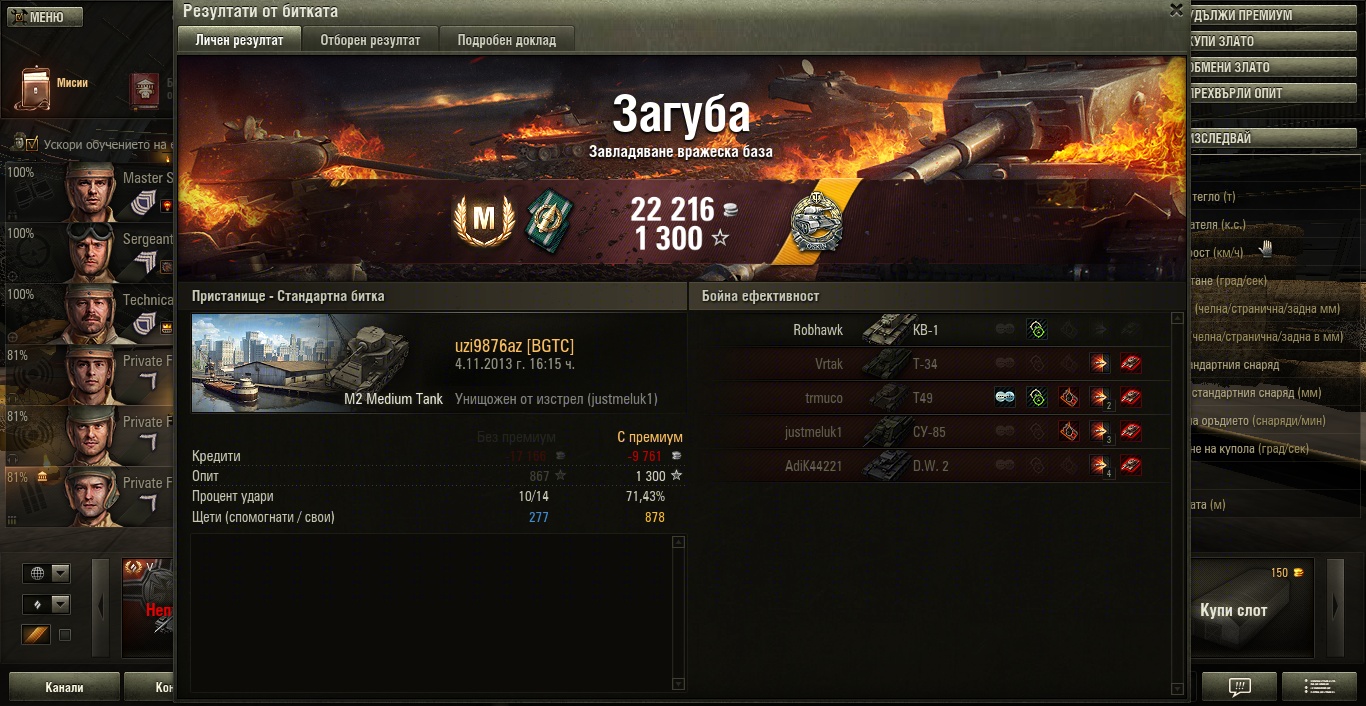Viewport: 1366px width, 706px height.
Task: Click the Mastery badge M medal
Action: coord(484,219)
